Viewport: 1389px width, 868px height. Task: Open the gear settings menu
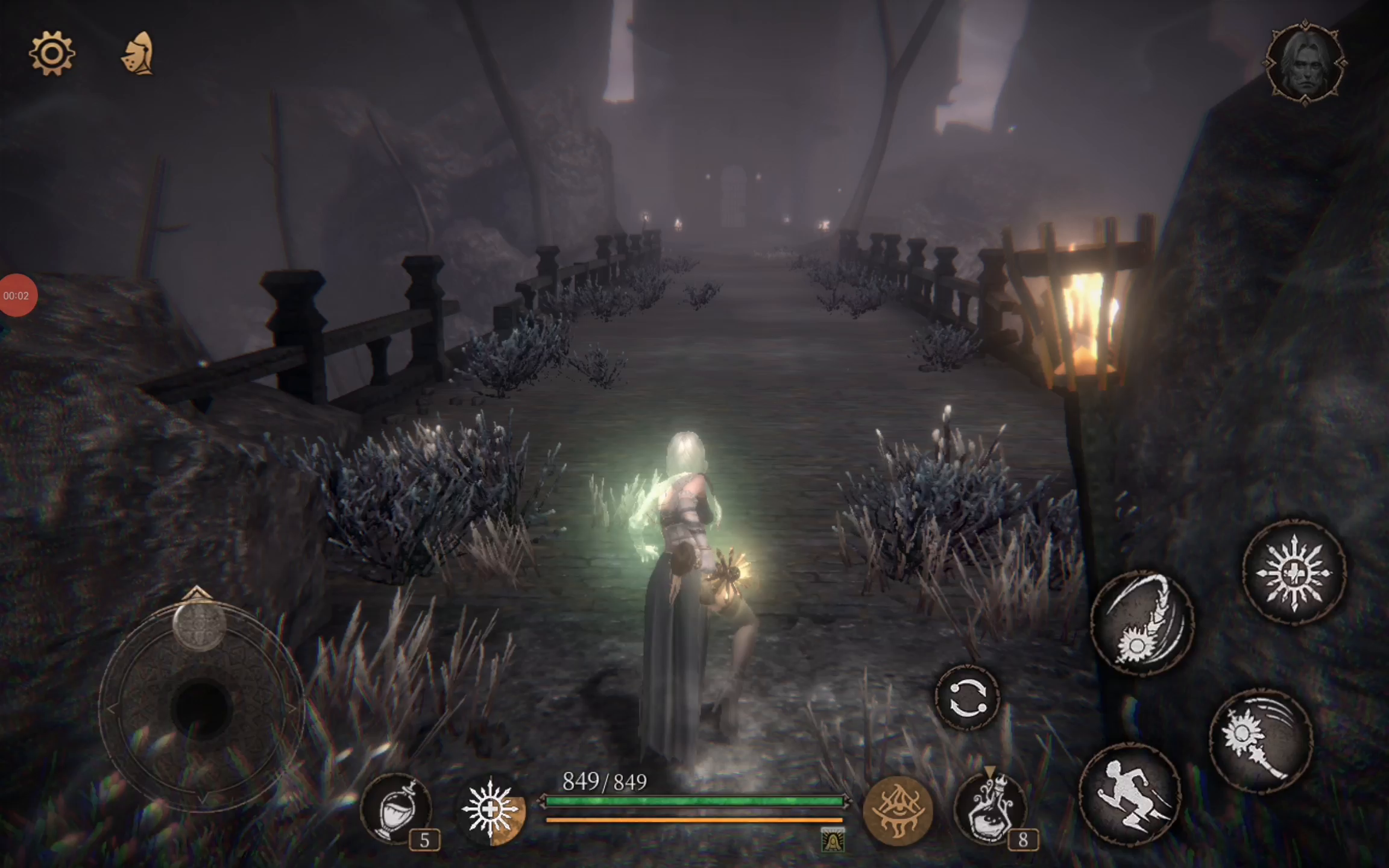(x=52, y=54)
